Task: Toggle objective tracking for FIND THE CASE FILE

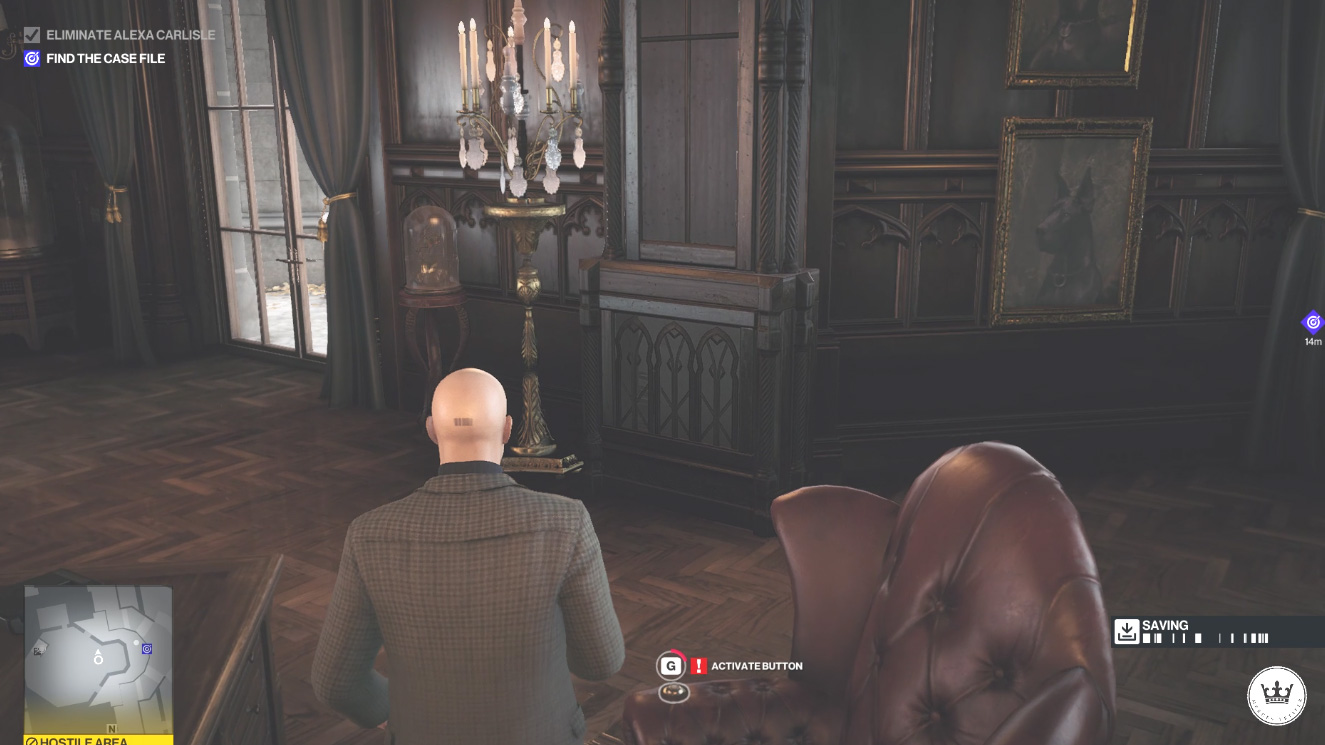Action: [31, 58]
